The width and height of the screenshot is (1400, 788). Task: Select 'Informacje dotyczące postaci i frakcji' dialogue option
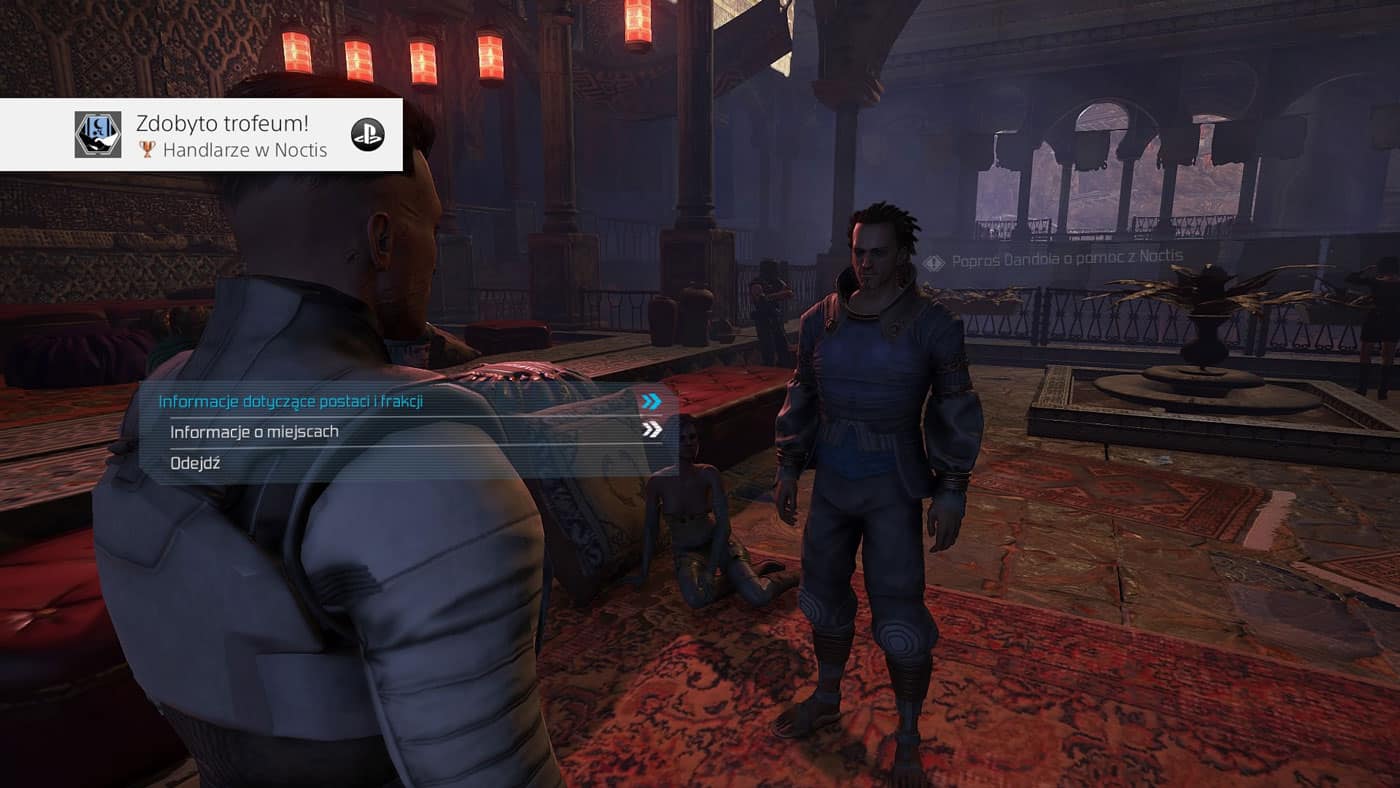pos(291,402)
